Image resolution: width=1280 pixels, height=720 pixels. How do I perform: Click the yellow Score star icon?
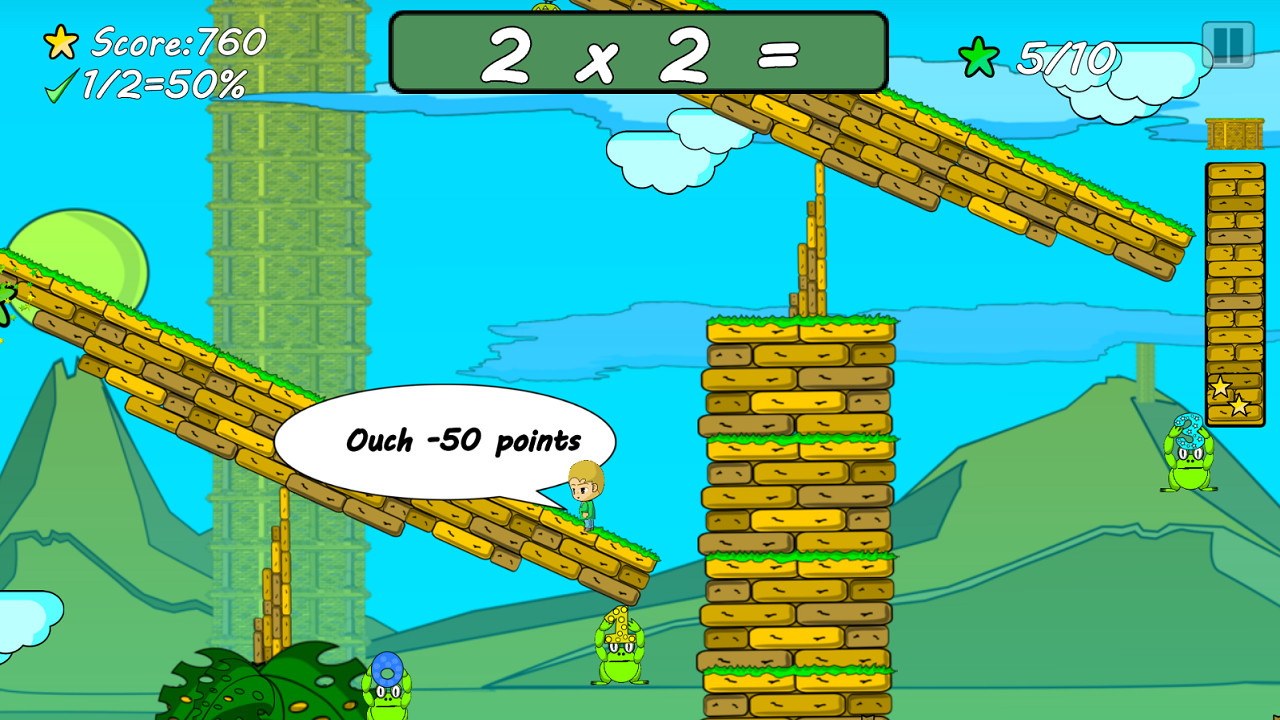click(x=62, y=44)
